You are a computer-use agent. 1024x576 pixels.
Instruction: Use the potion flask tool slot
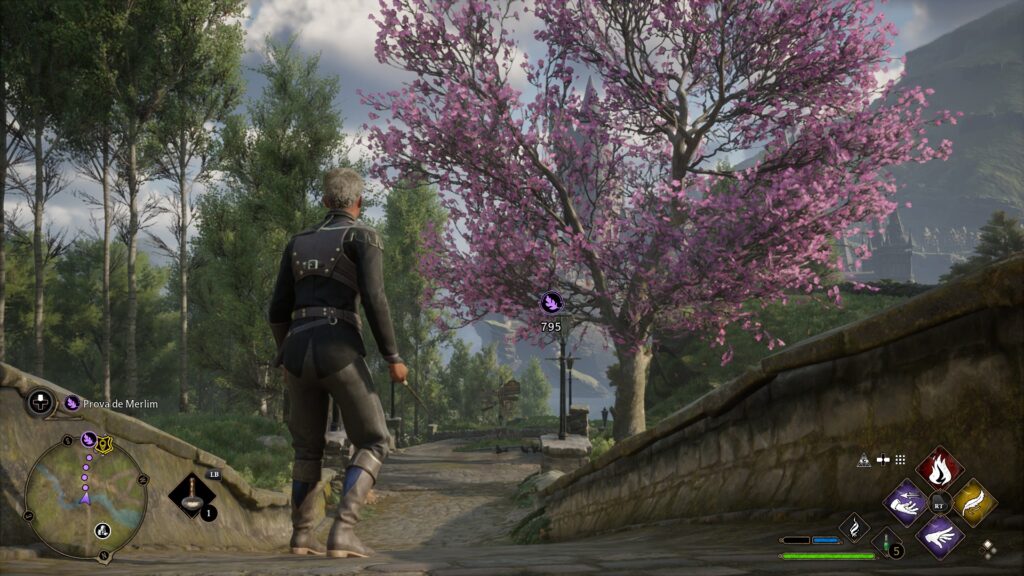[x=190, y=495]
